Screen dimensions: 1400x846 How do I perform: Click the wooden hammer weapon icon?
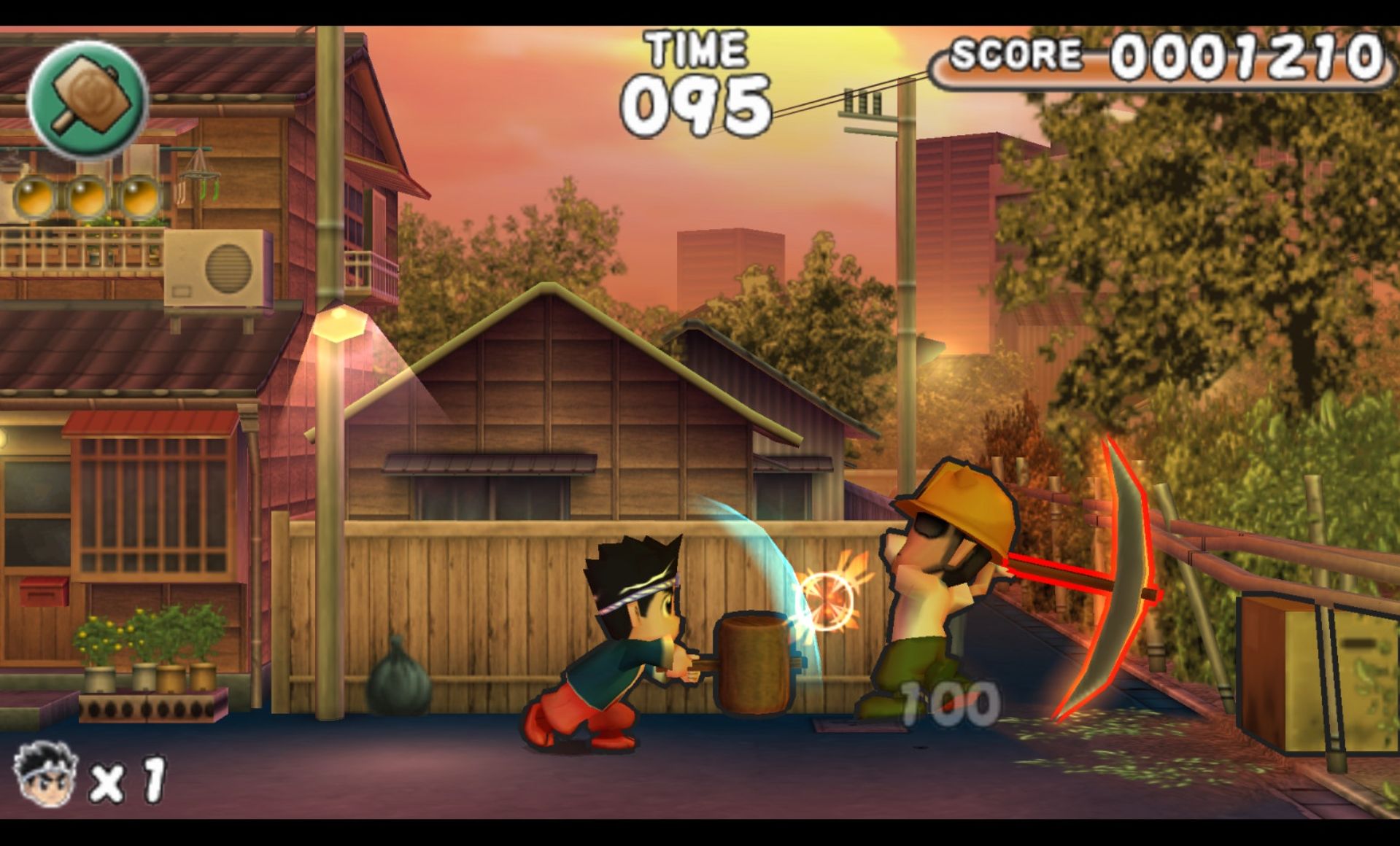click(88, 99)
